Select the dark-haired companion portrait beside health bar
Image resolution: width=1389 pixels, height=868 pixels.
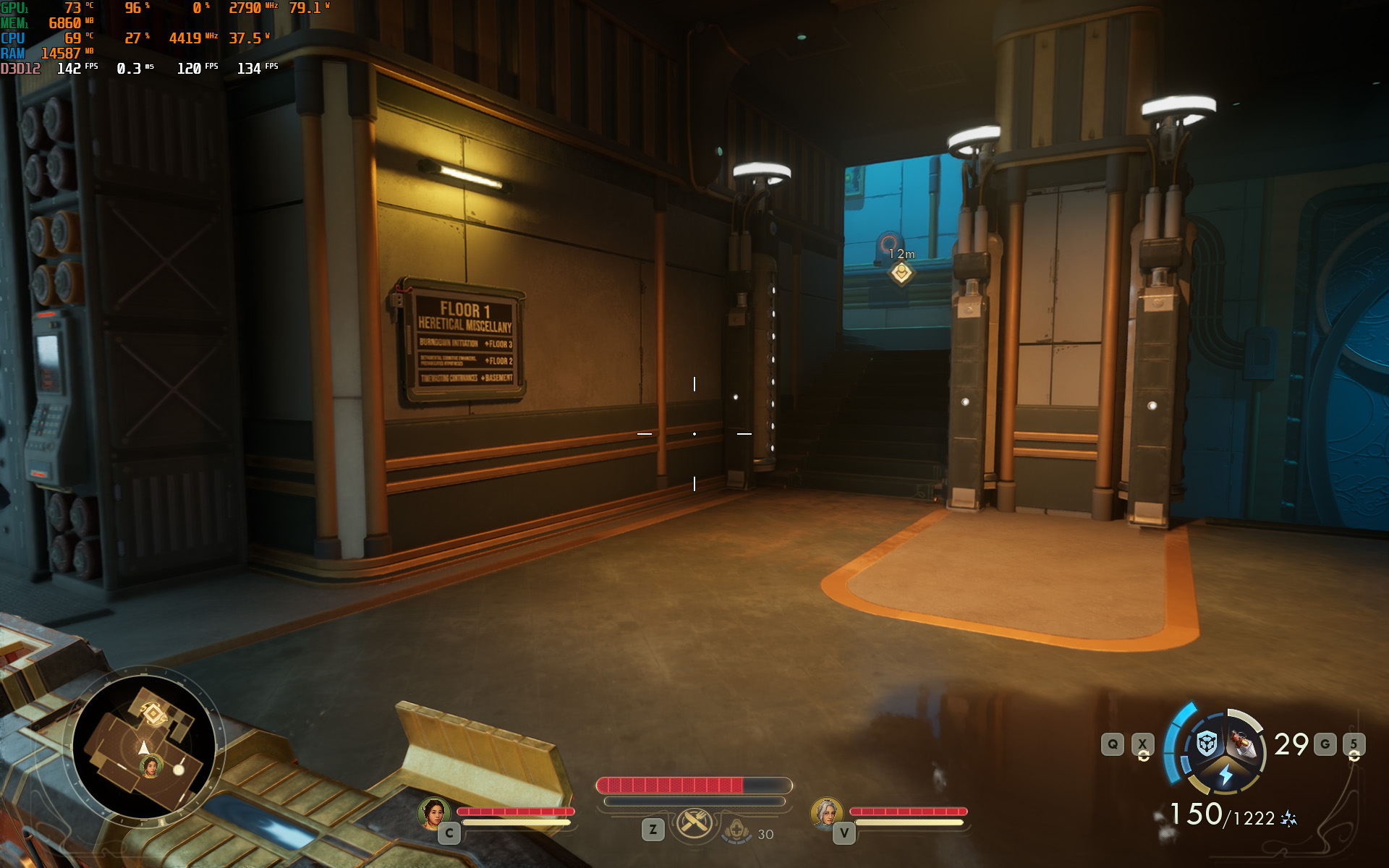433,813
